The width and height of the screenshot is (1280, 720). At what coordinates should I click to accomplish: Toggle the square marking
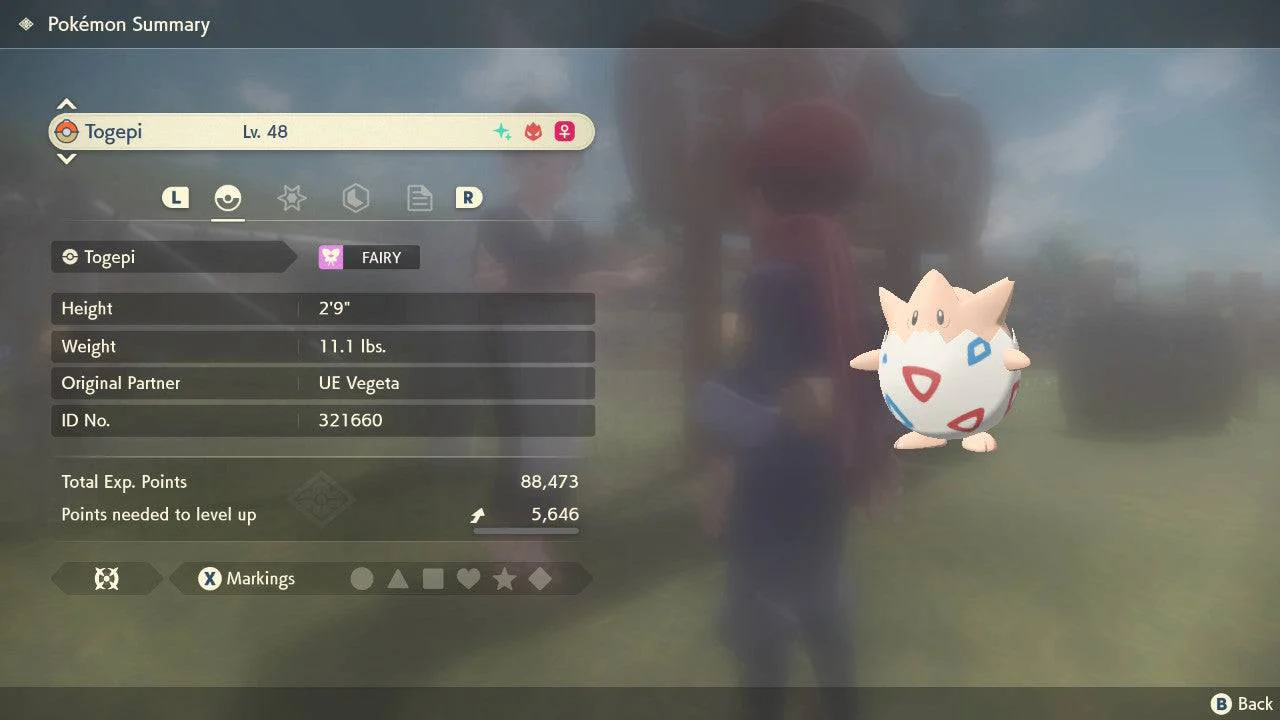coord(433,579)
